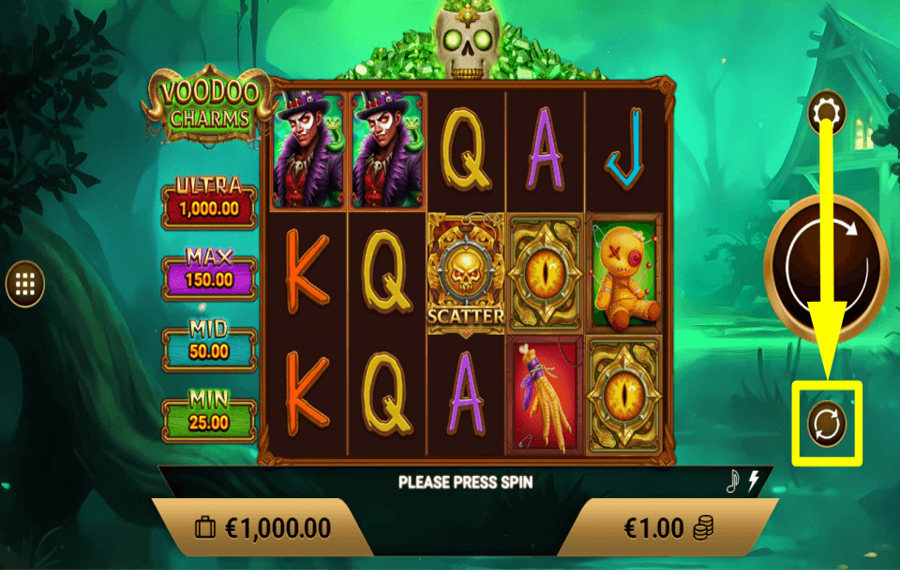Image resolution: width=900 pixels, height=570 pixels.
Task: Choose the MAX 150.00 option
Action: (x=209, y=270)
